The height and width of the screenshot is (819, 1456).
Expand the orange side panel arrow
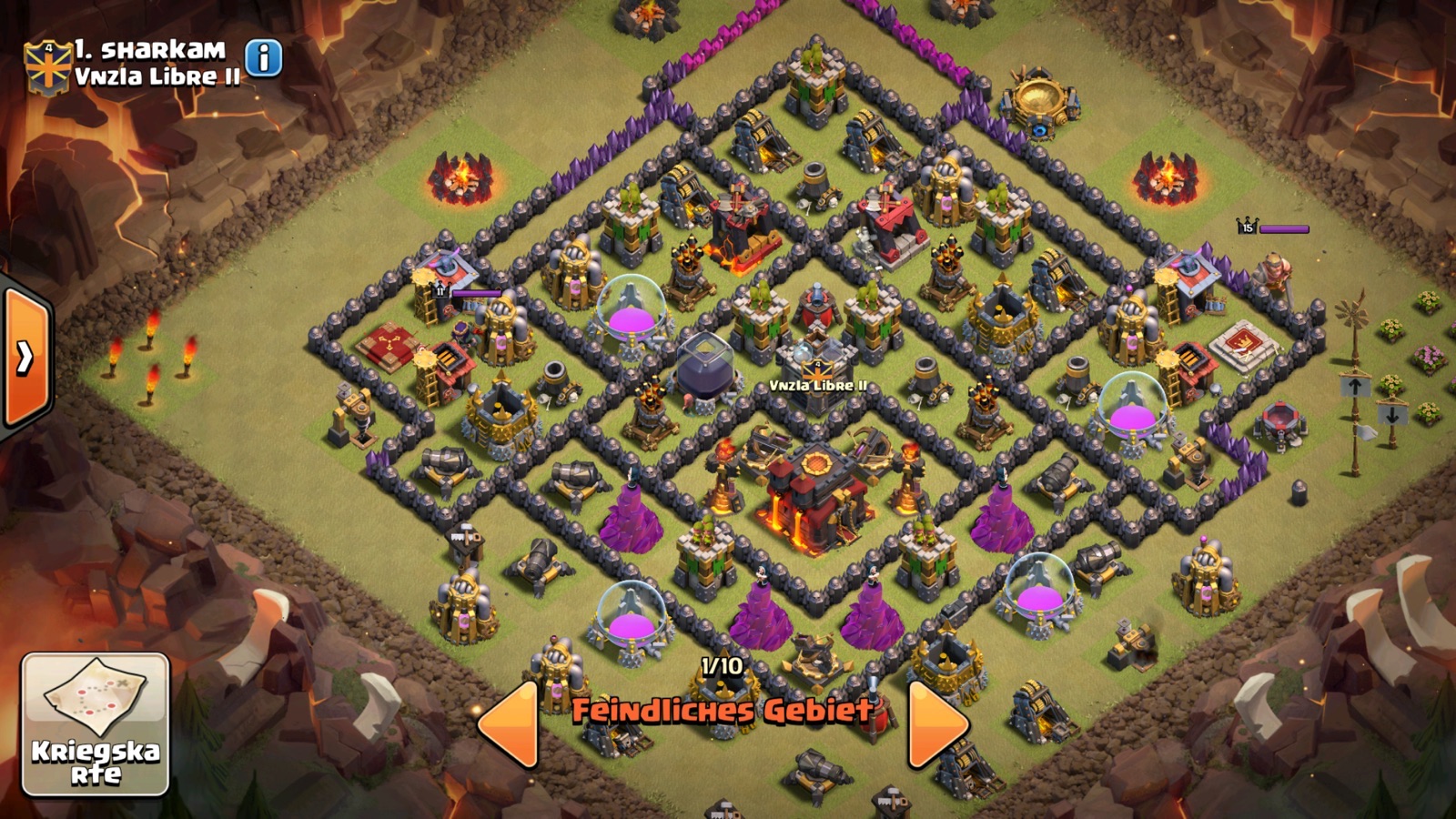coord(25,358)
